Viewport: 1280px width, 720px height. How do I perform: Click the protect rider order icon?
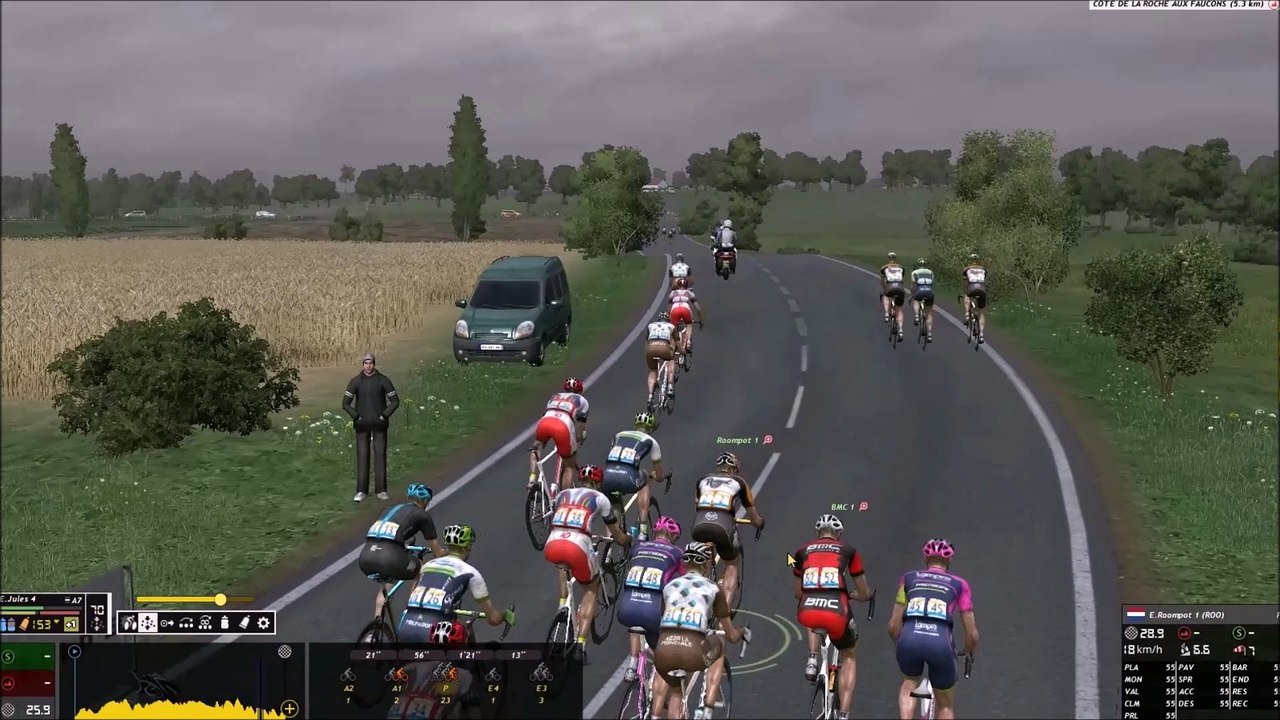coord(205,623)
